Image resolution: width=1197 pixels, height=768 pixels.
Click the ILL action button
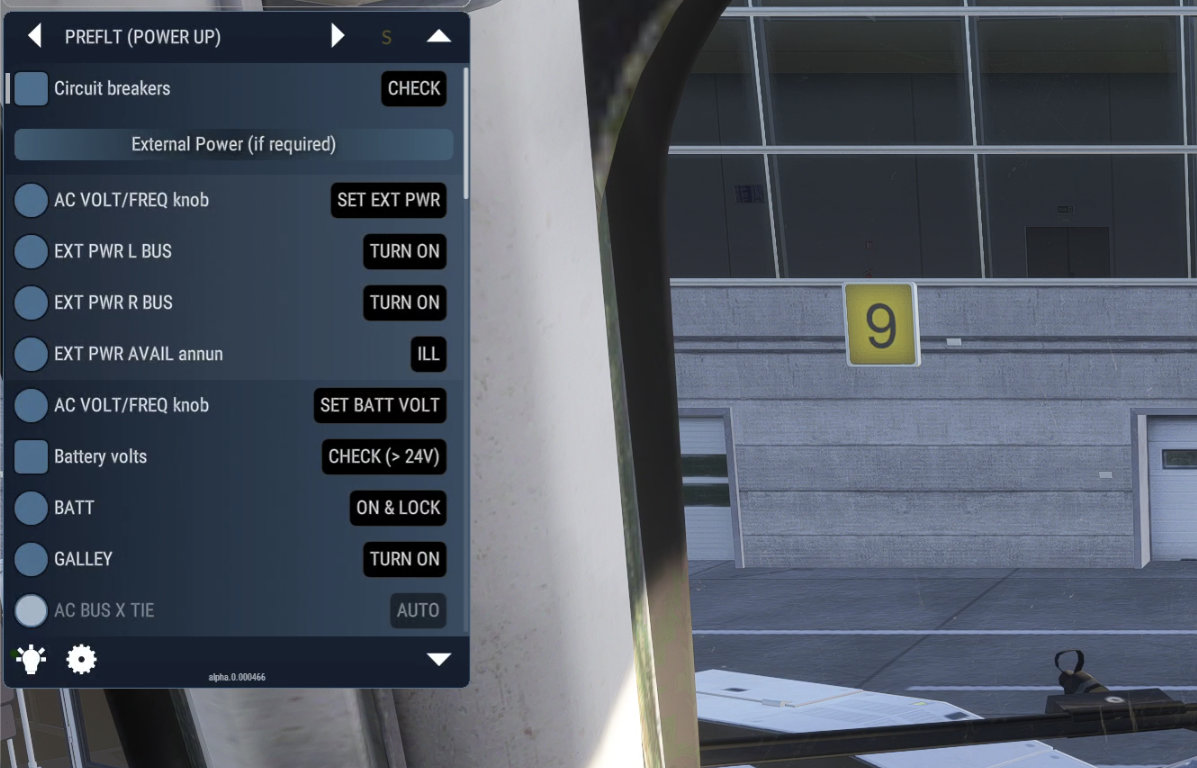[x=428, y=354]
